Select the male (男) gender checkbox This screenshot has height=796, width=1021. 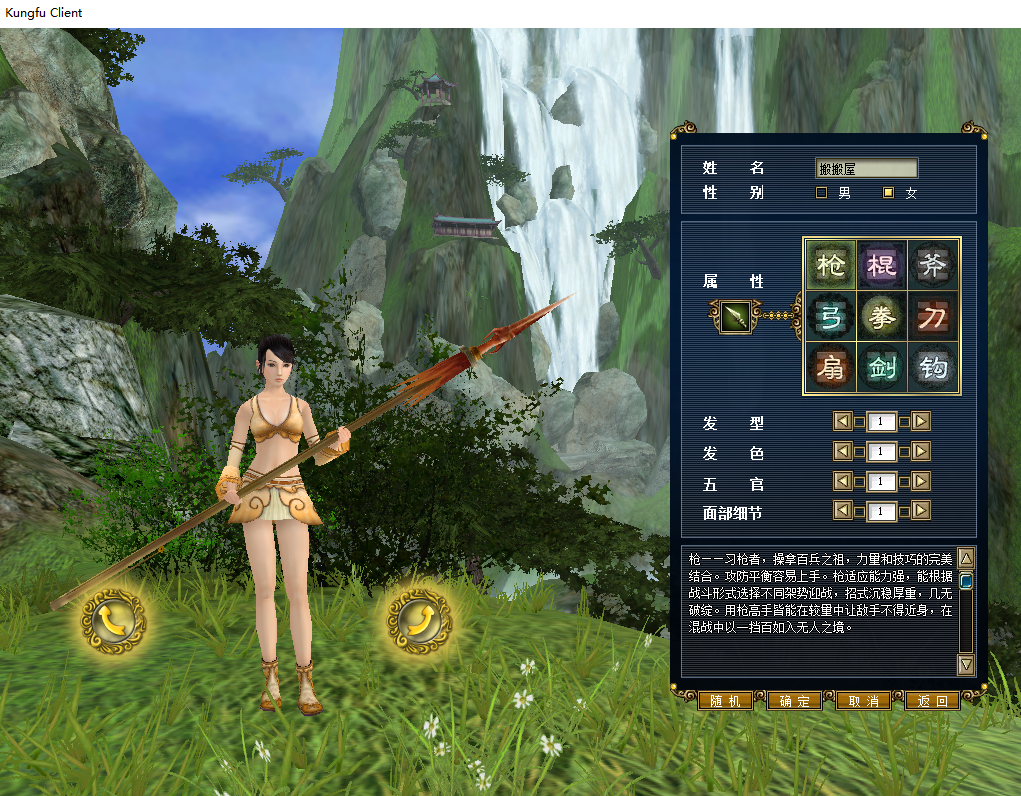pyautogui.click(x=822, y=193)
